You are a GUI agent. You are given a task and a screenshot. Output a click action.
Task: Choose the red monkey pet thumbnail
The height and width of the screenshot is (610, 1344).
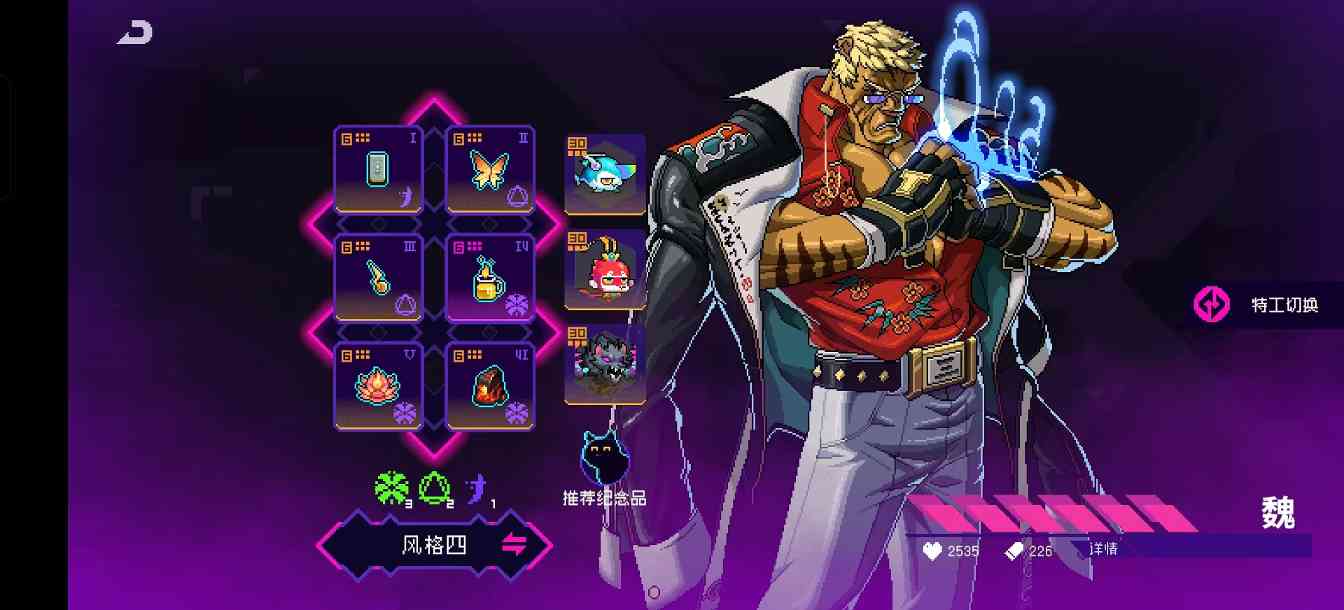coord(605,270)
